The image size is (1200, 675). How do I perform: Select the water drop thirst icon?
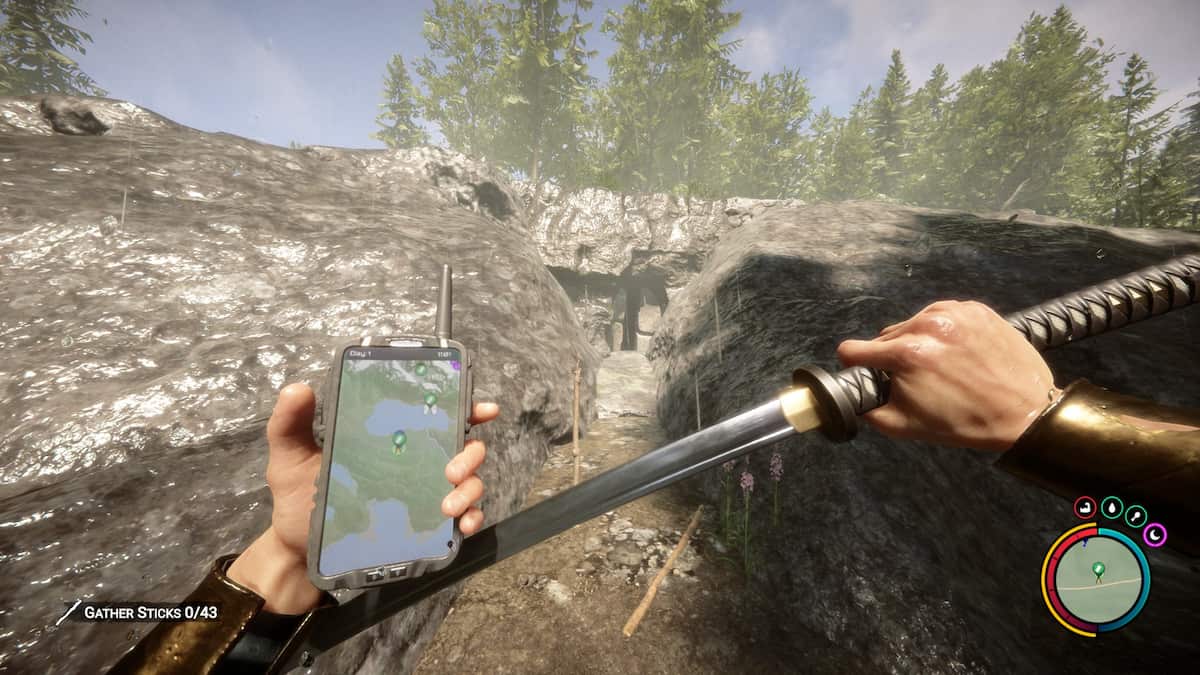coord(1111,509)
